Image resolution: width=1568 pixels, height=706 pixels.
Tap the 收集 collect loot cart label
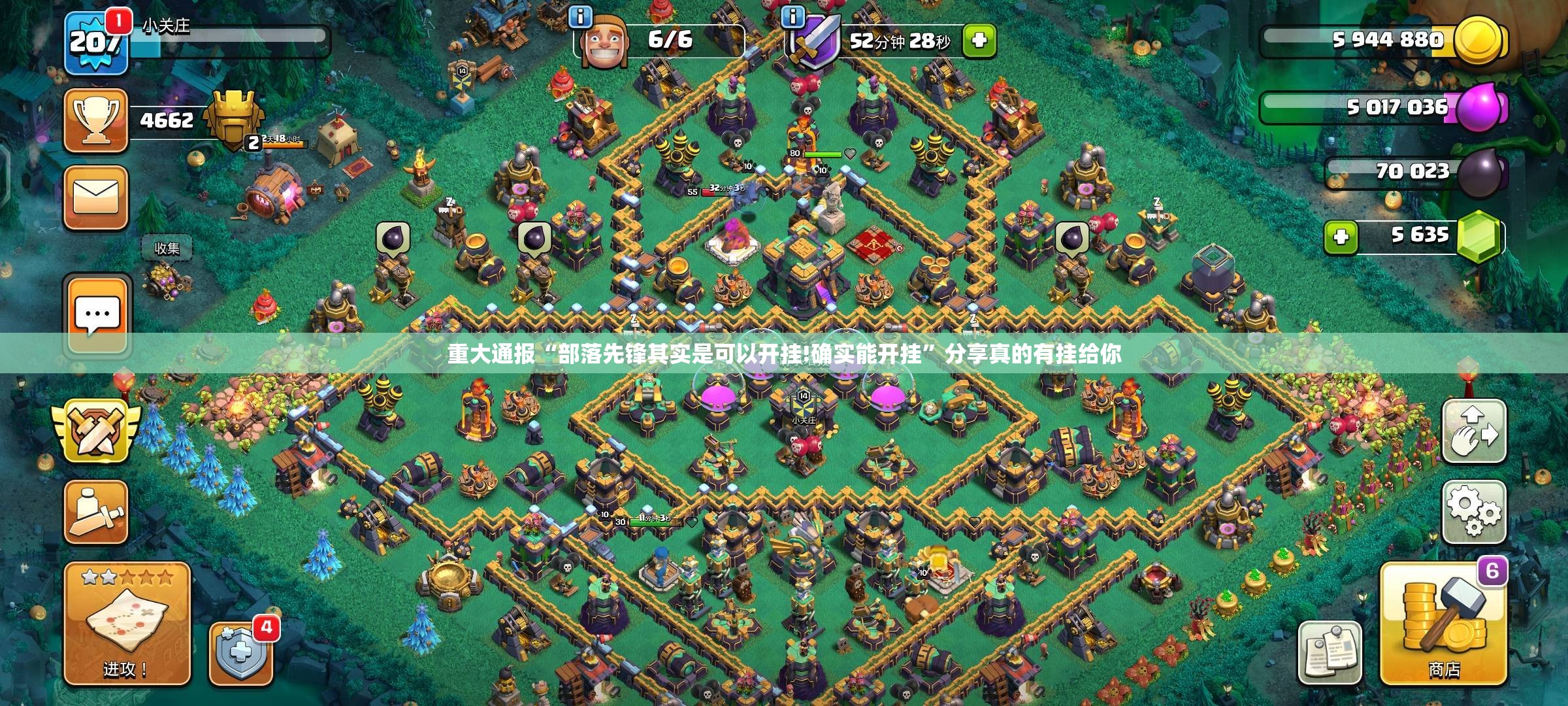167,248
